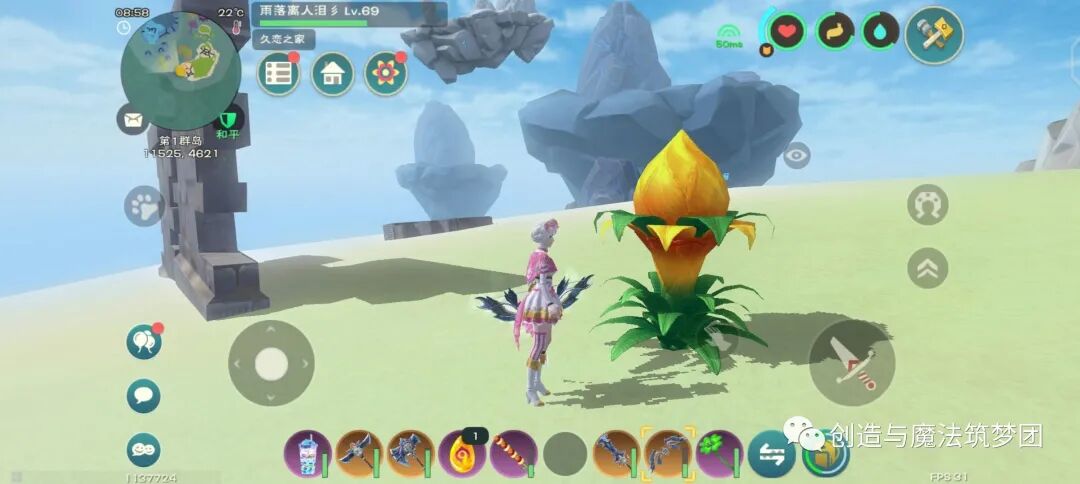Tap the house home button
Viewport: 1080px width, 484px height.
pyautogui.click(x=332, y=74)
